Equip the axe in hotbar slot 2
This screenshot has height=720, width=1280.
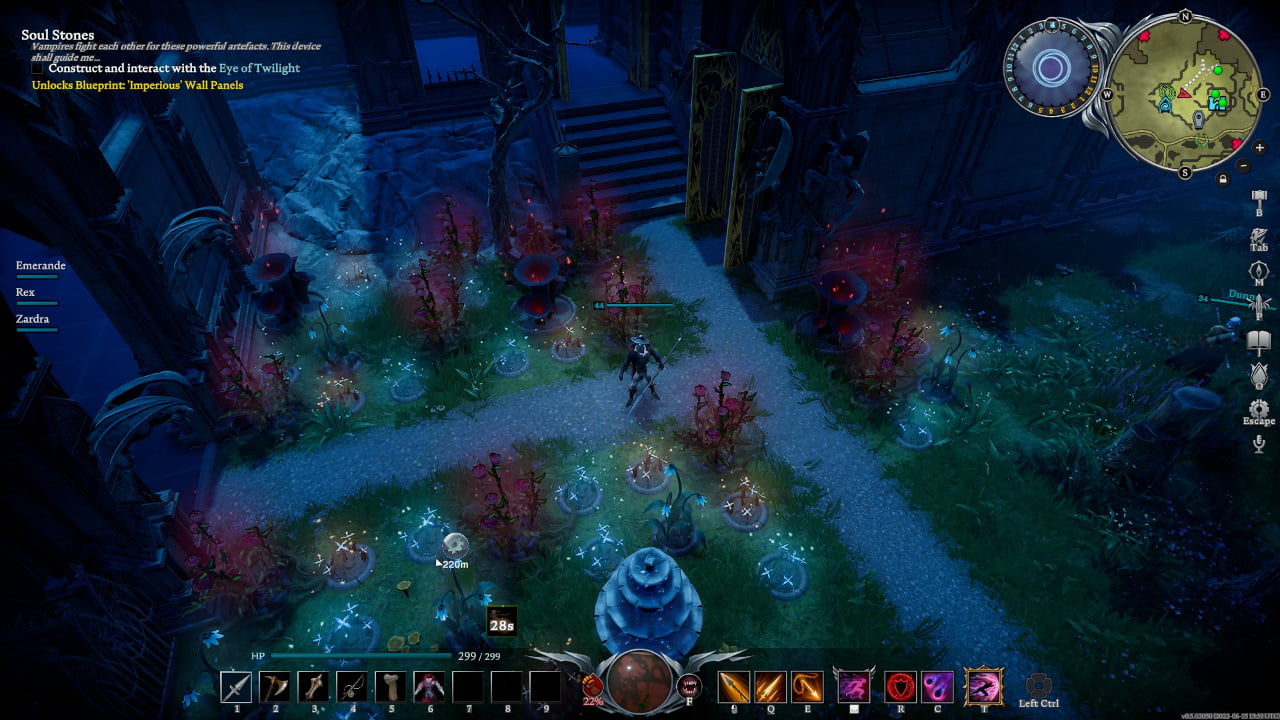[275, 686]
